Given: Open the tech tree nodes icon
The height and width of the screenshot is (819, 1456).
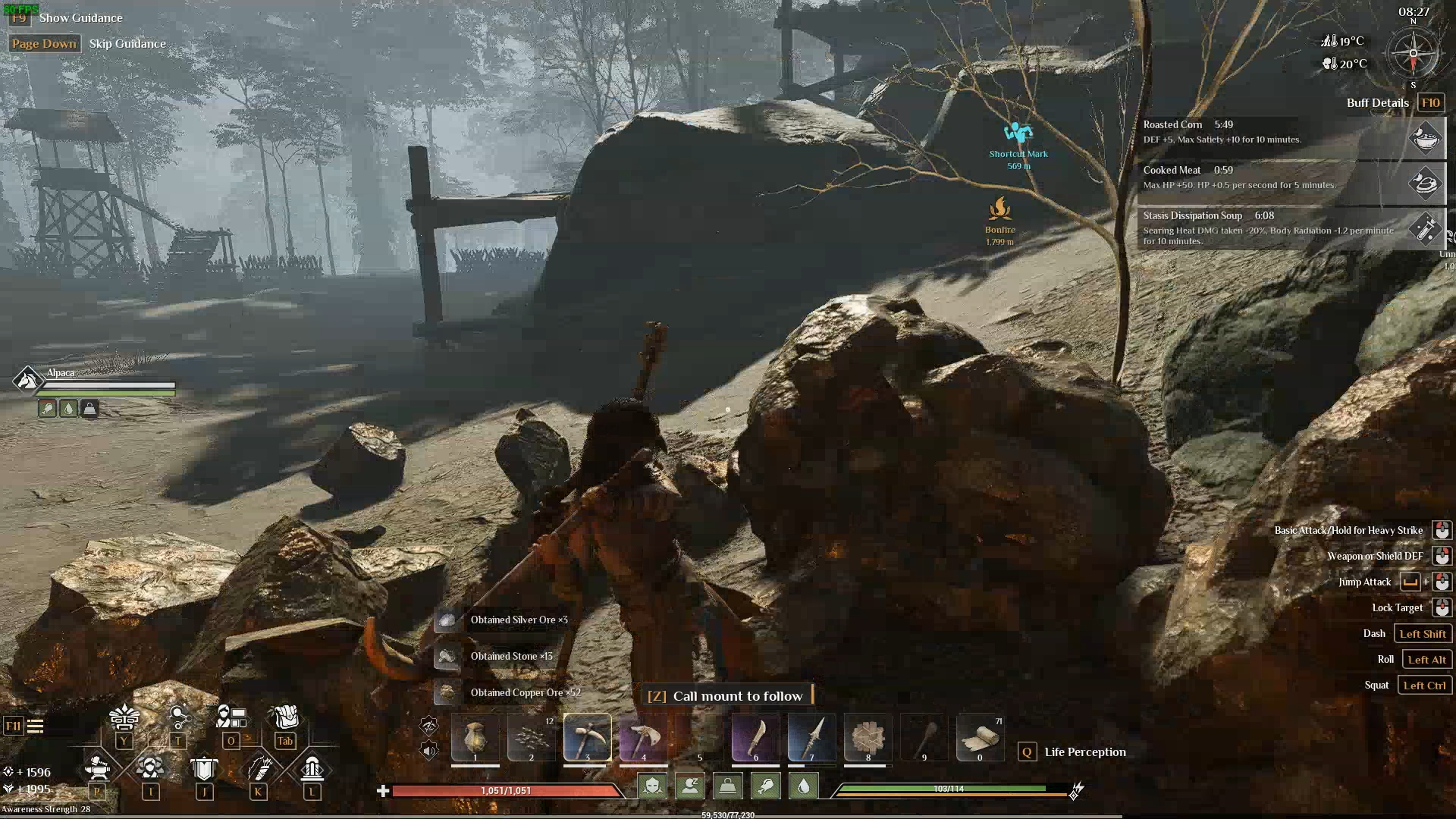Looking at the screenshot, I should coord(178,717).
